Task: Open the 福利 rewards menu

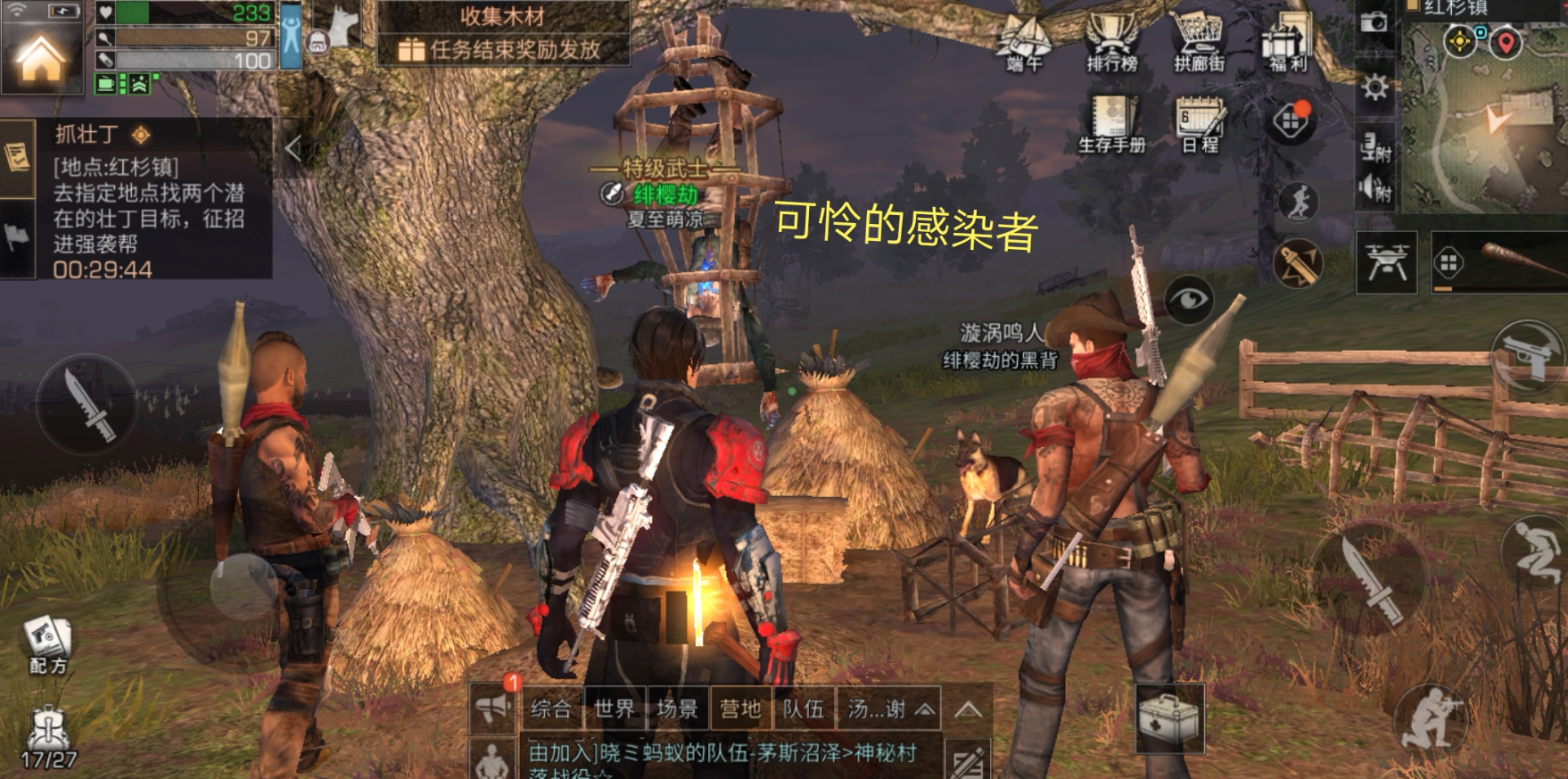Action: (x=1286, y=43)
